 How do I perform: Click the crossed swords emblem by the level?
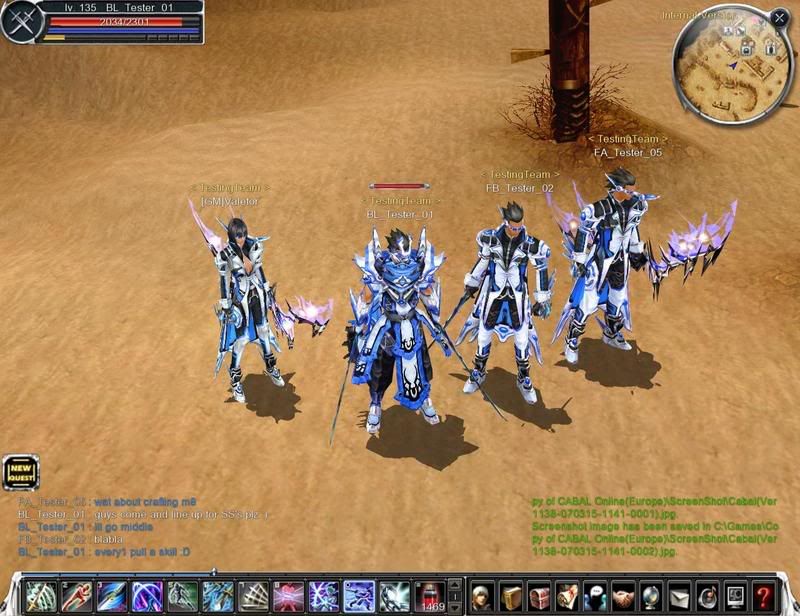(19, 23)
